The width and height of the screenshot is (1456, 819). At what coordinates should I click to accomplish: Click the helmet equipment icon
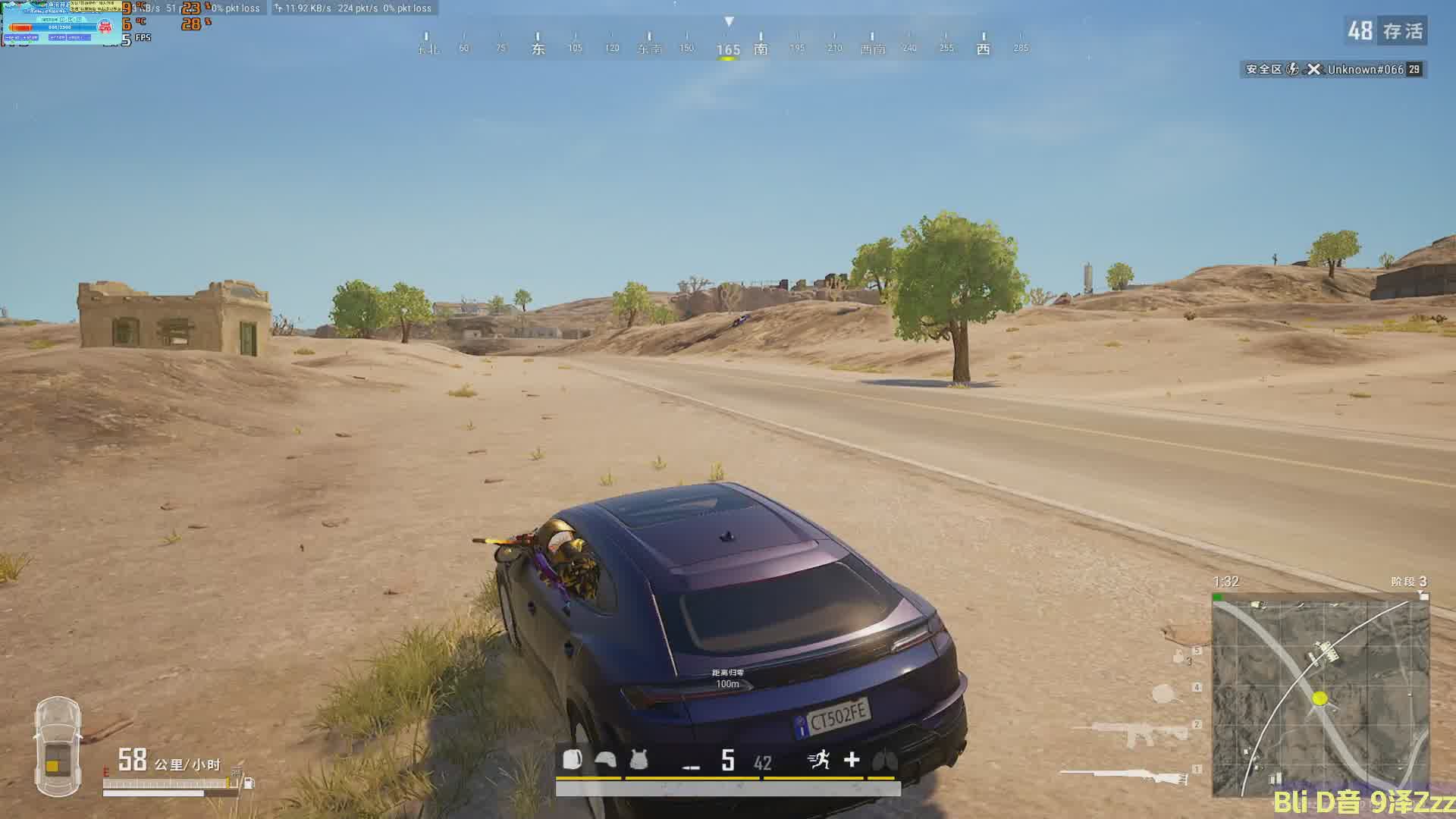point(605,759)
